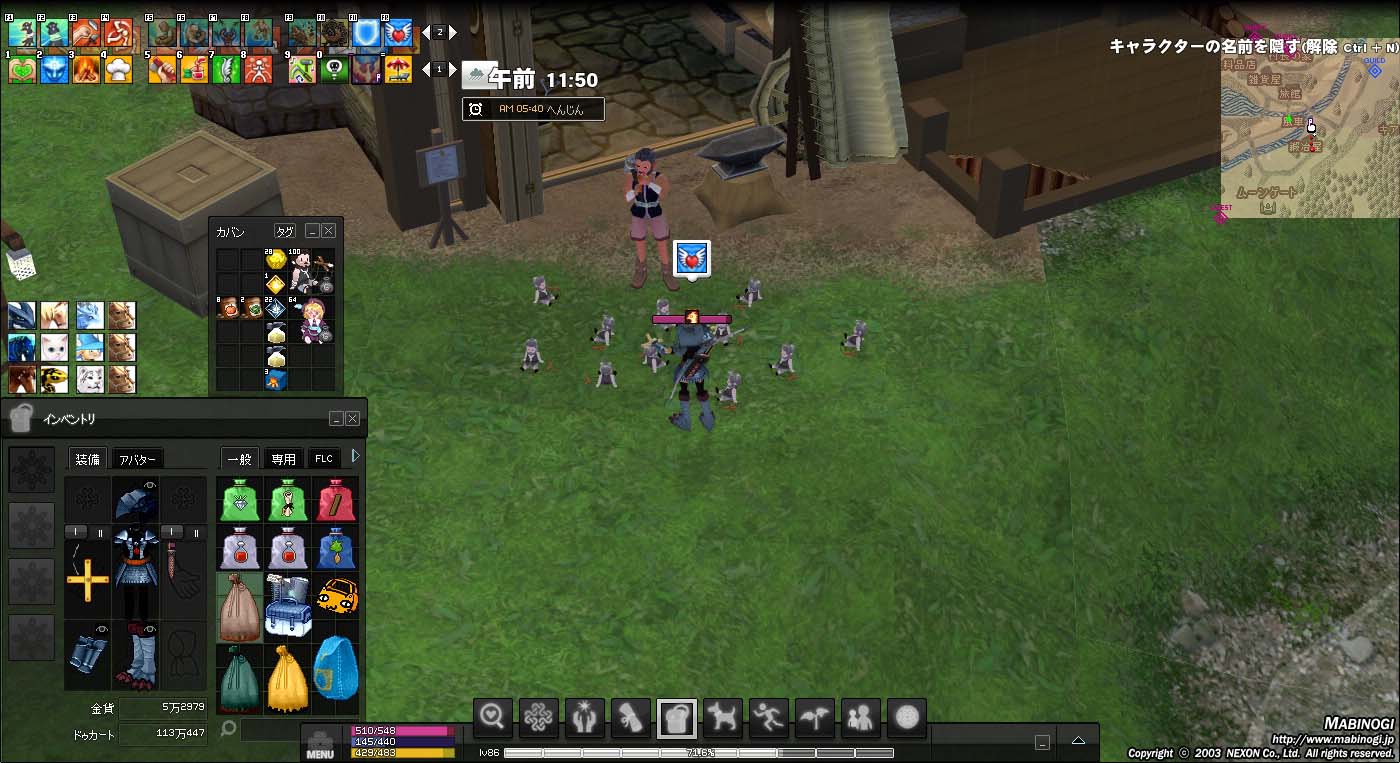Close the カバン bag window
The image size is (1400, 763).
click(328, 231)
